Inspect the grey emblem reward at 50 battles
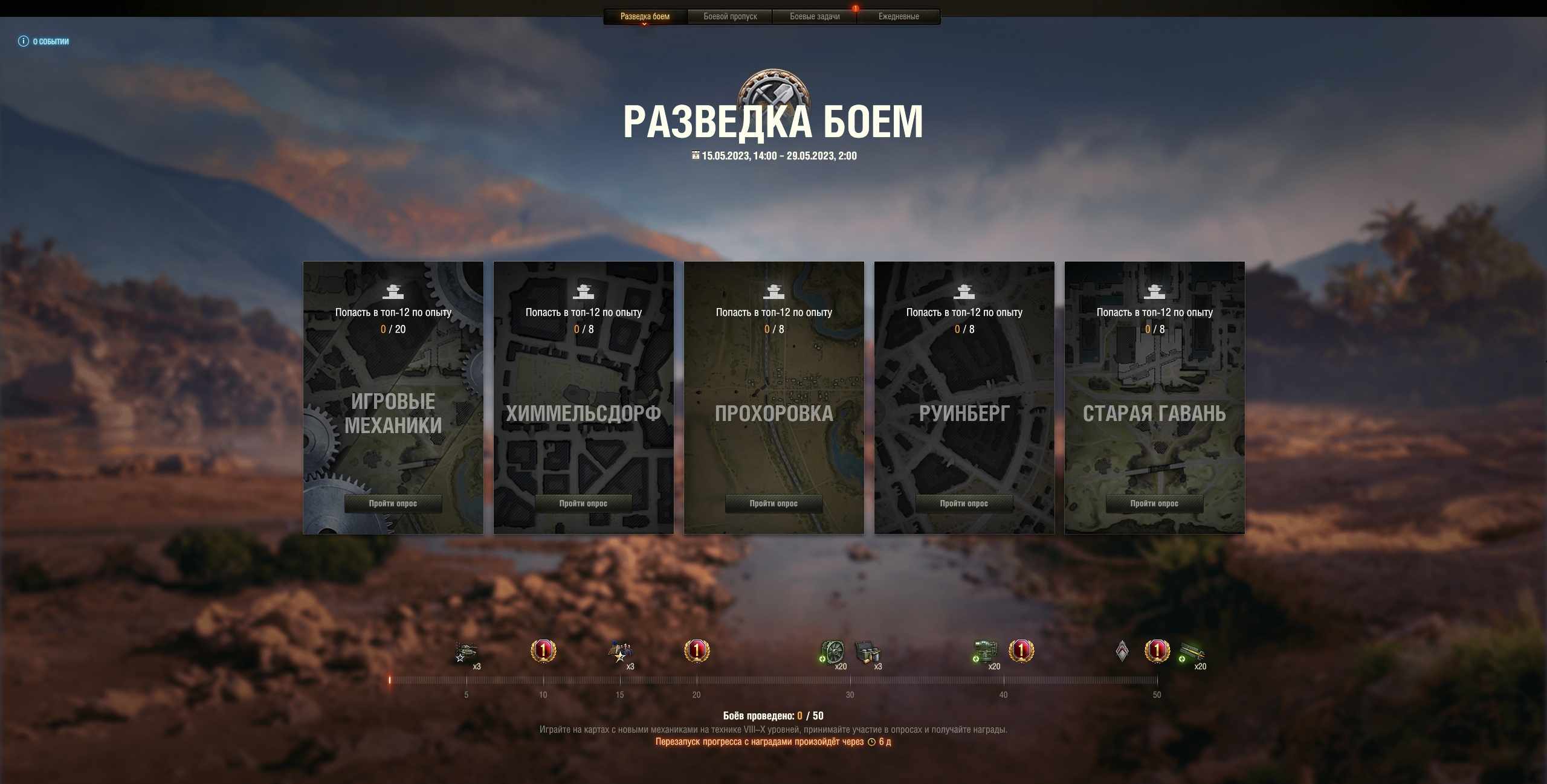The height and width of the screenshot is (784, 1547). [1122, 651]
